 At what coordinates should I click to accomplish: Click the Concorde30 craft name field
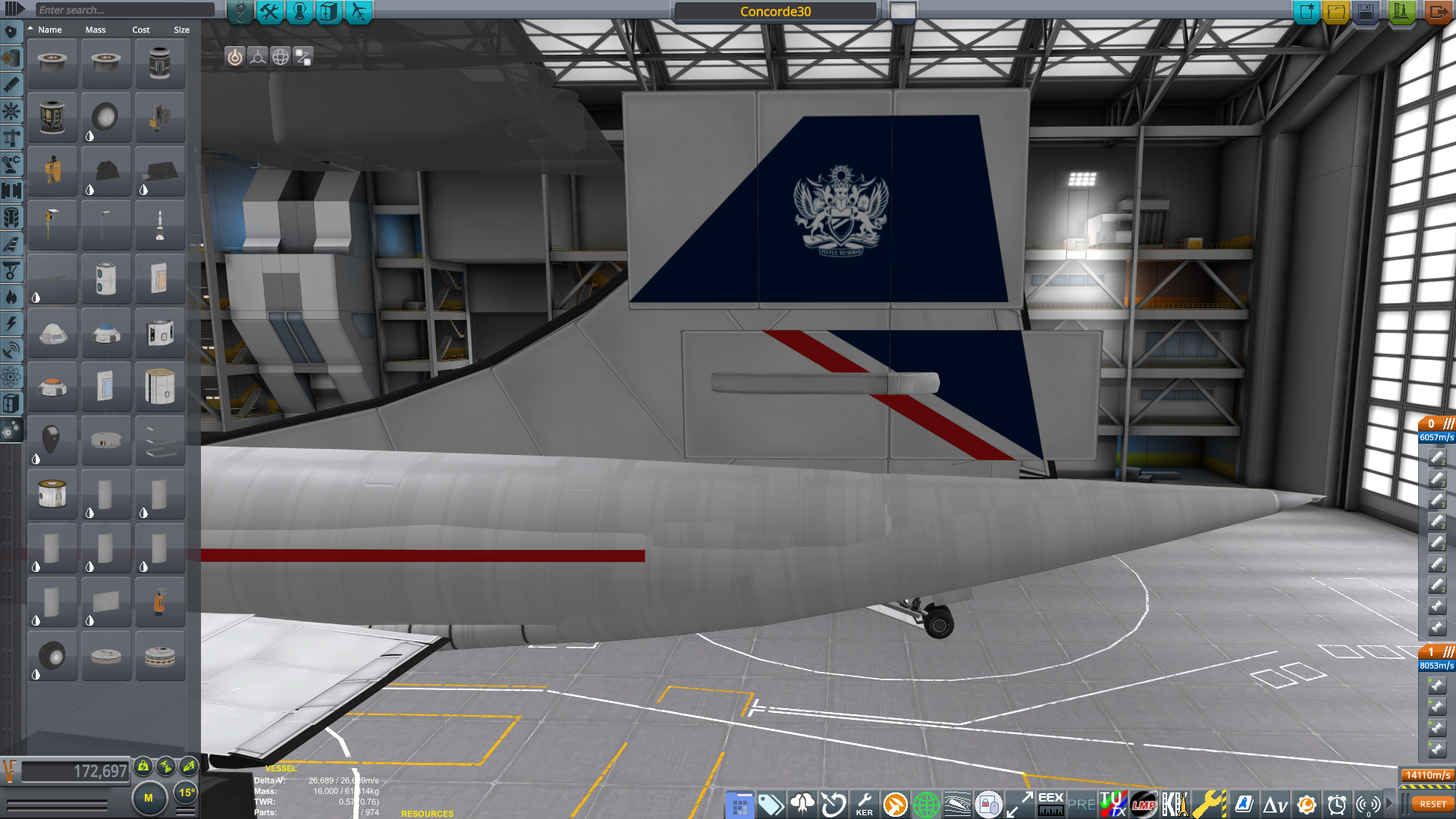click(775, 11)
